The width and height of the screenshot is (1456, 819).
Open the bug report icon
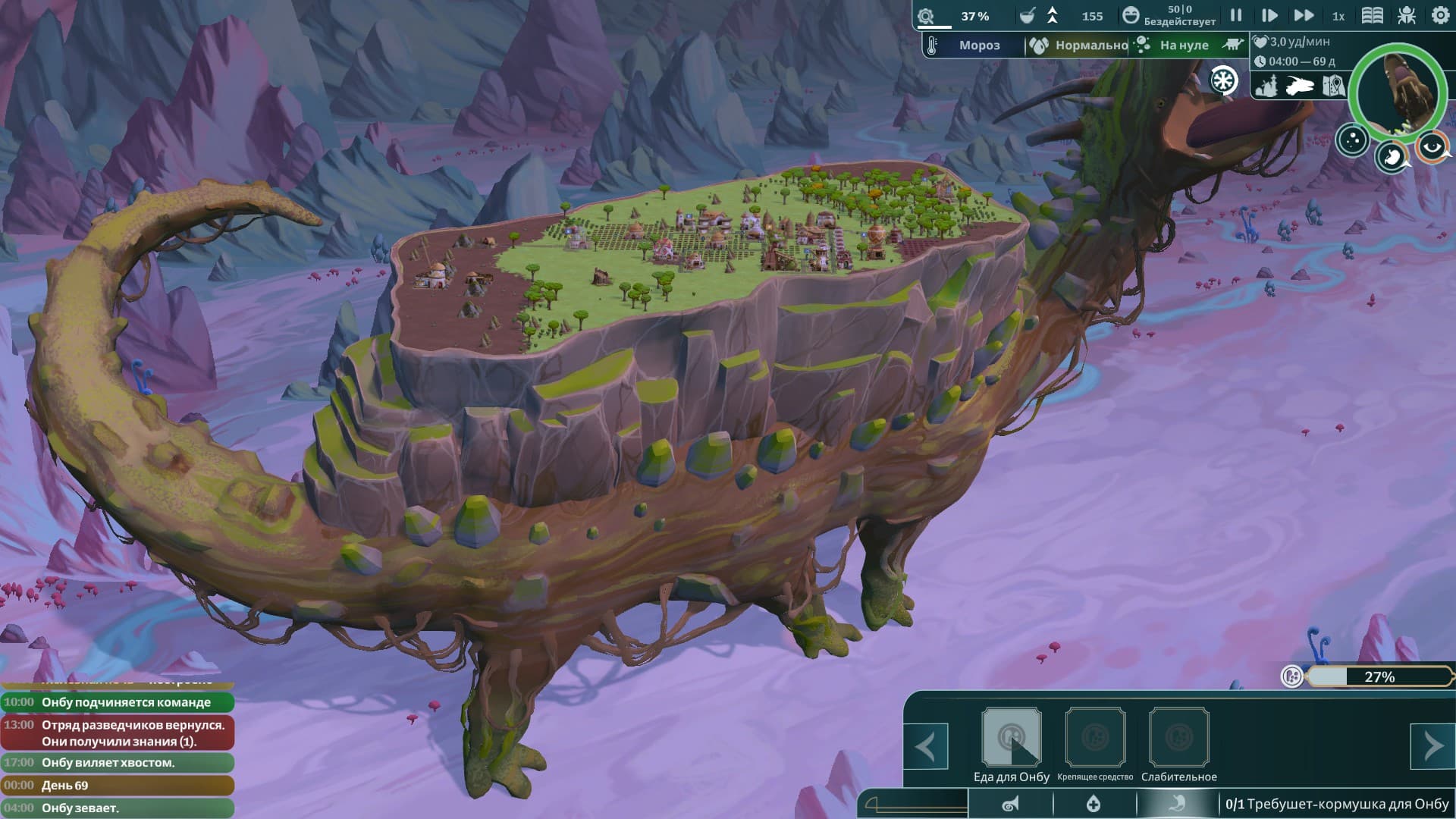point(1407,15)
